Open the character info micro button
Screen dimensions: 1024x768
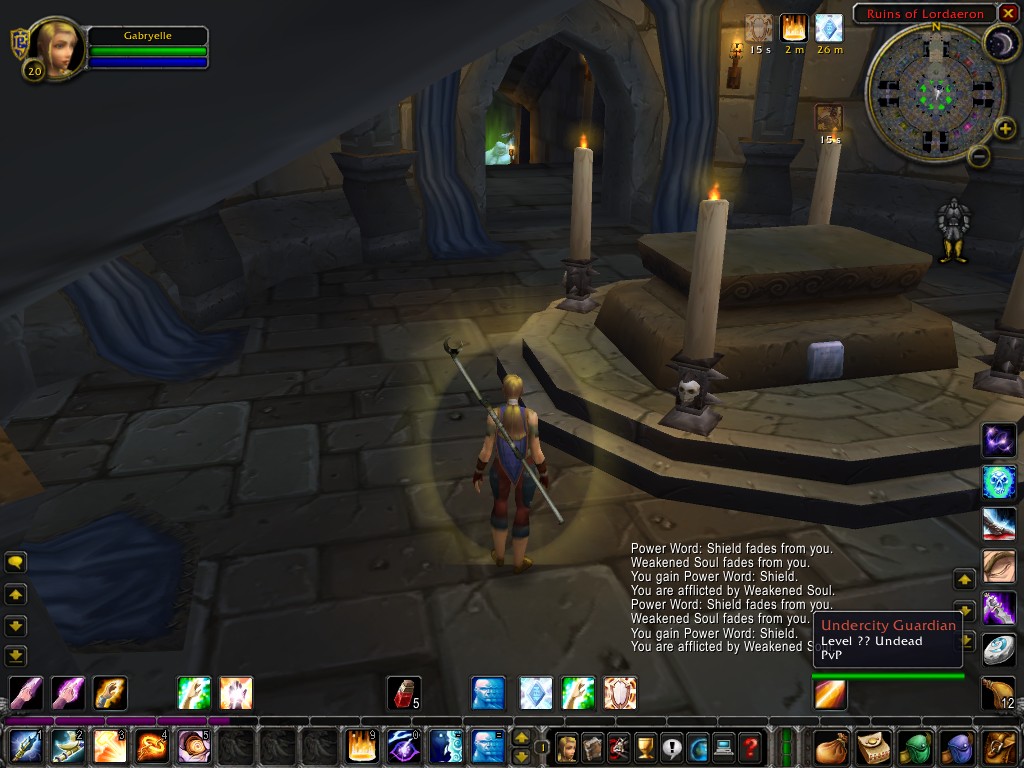point(567,746)
